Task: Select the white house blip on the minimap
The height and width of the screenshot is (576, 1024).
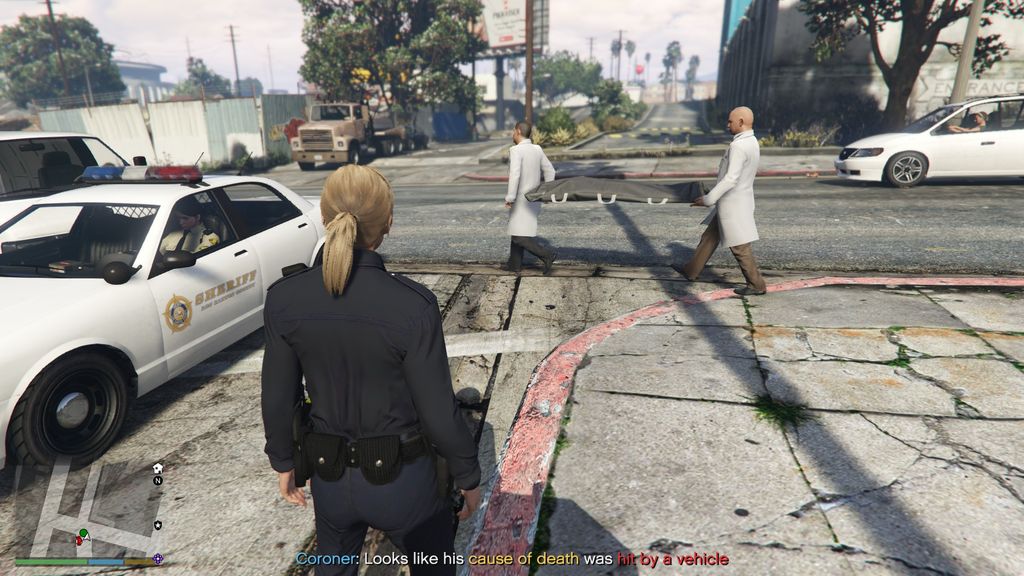Action: [158, 467]
